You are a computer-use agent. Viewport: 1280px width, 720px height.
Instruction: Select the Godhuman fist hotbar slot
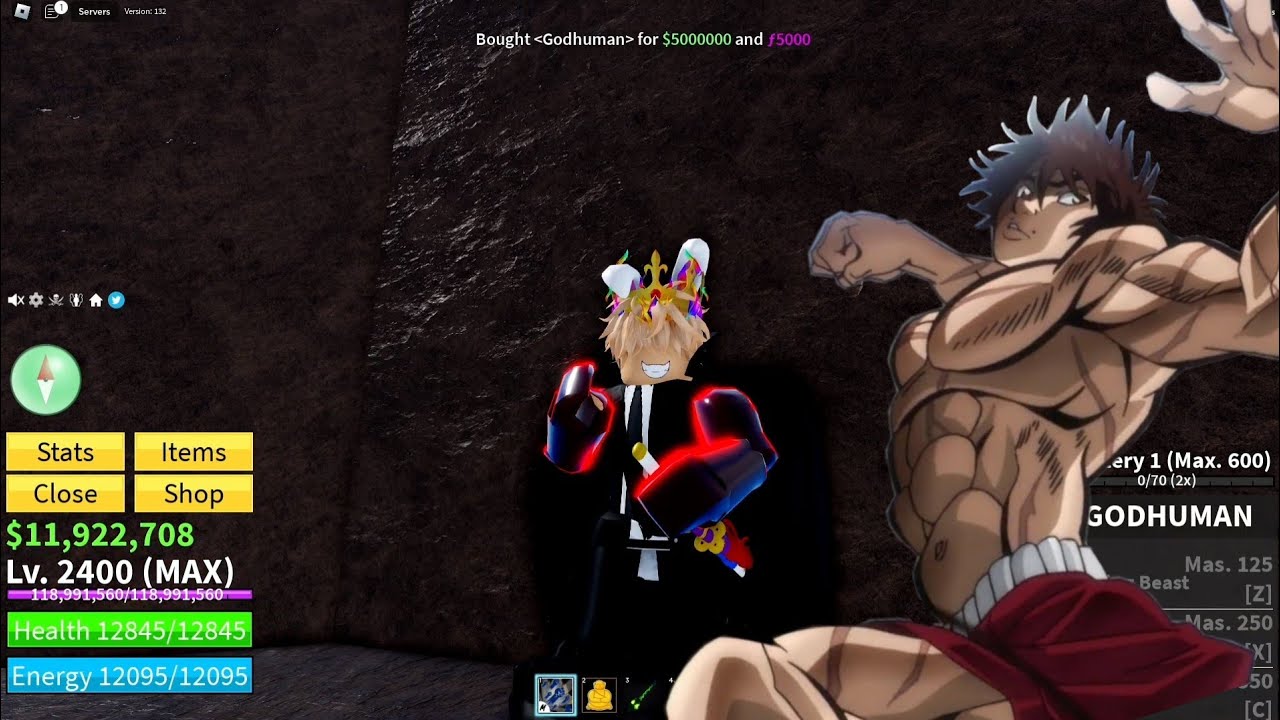pos(555,694)
